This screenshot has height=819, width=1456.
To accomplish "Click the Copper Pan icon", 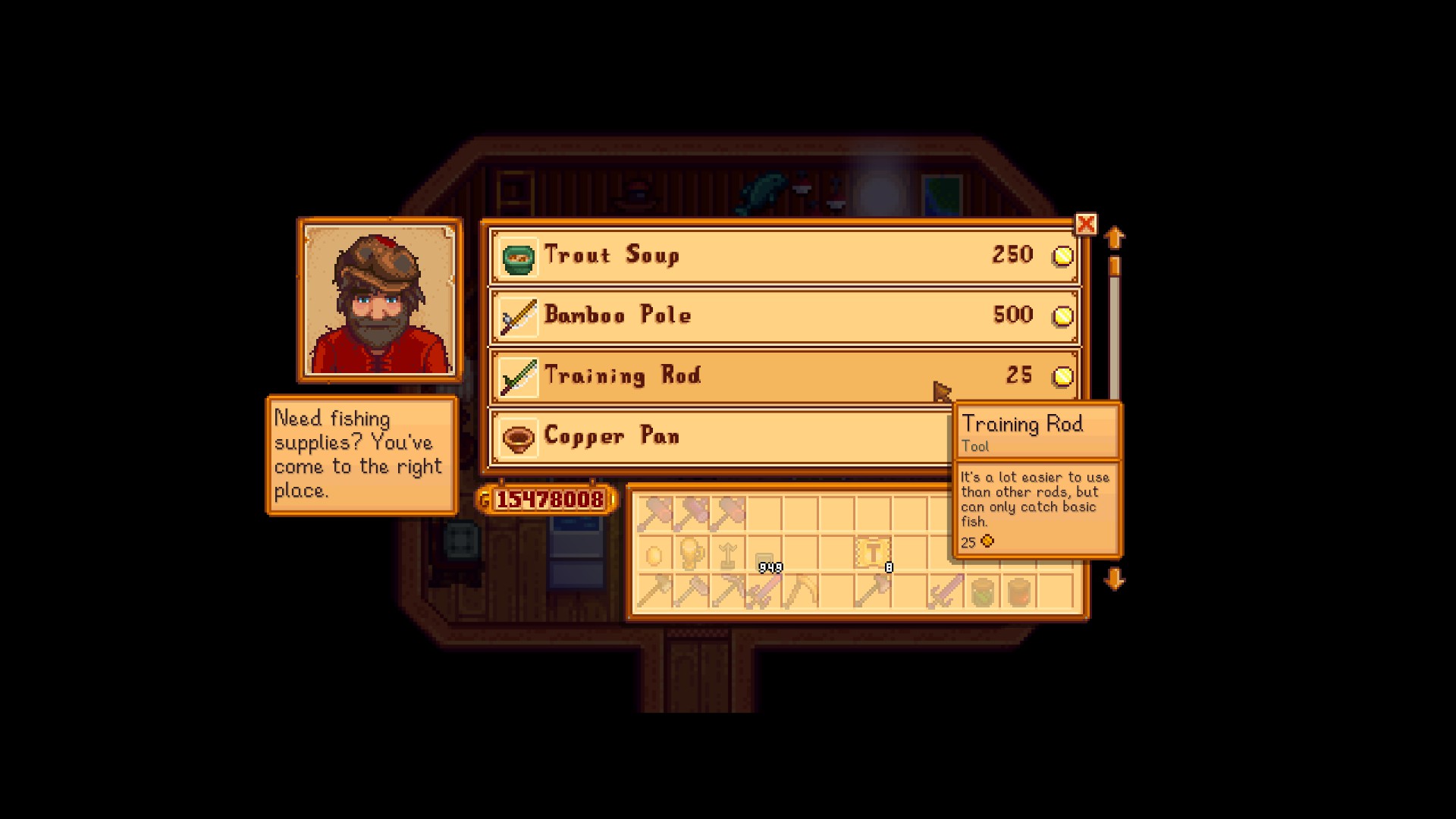I will click(x=519, y=437).
